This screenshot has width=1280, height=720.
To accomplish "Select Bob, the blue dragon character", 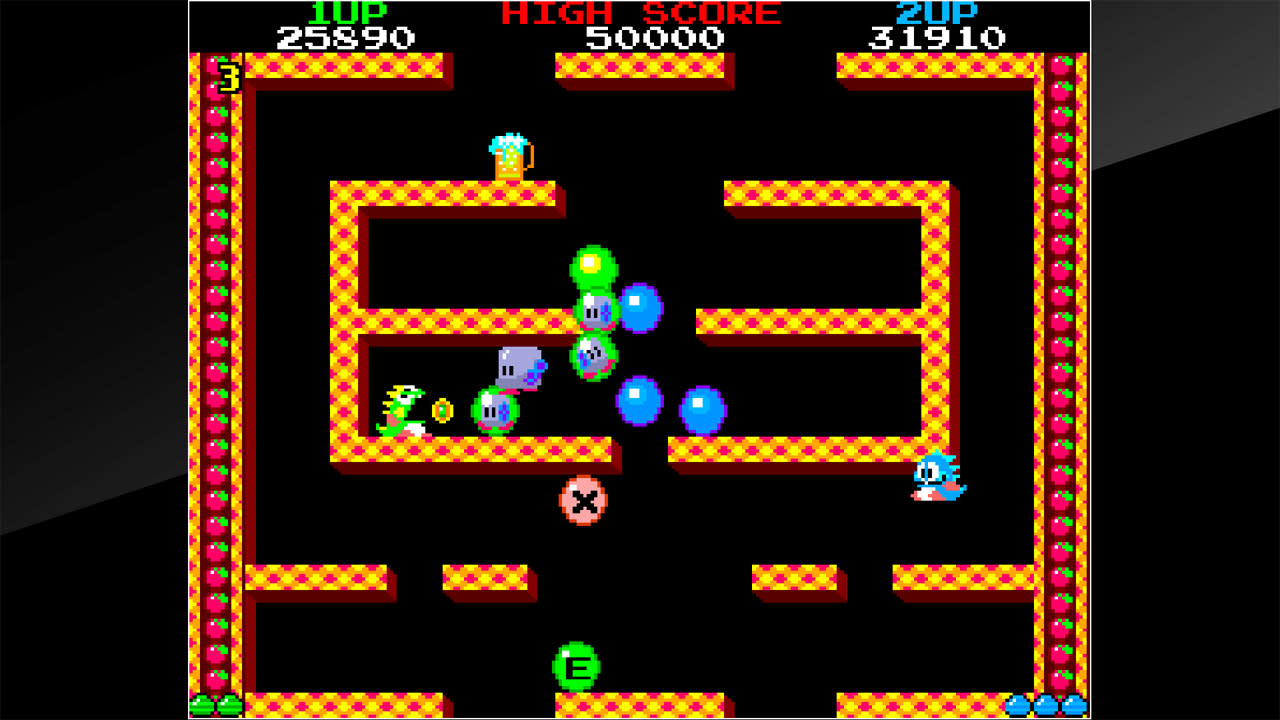I will pyautogui.click(x=938, y=480).
